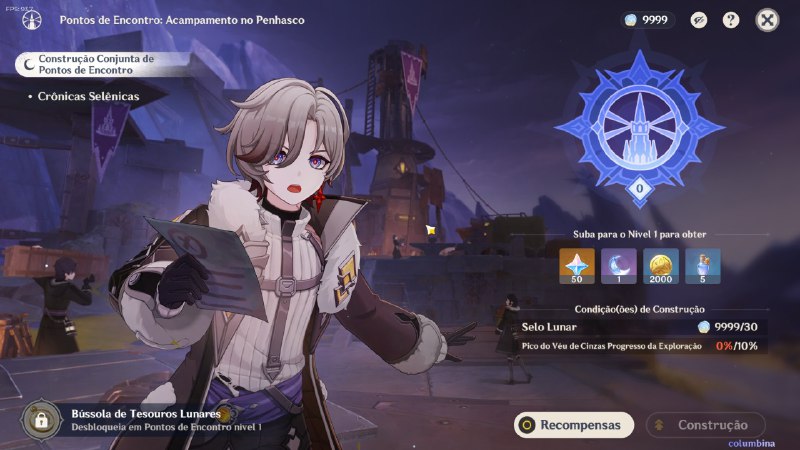Image resolution: width=800 pixels, height=450 pixels.
Task: Open the Recompensas rewards list
Action: (x=574, y=425)
